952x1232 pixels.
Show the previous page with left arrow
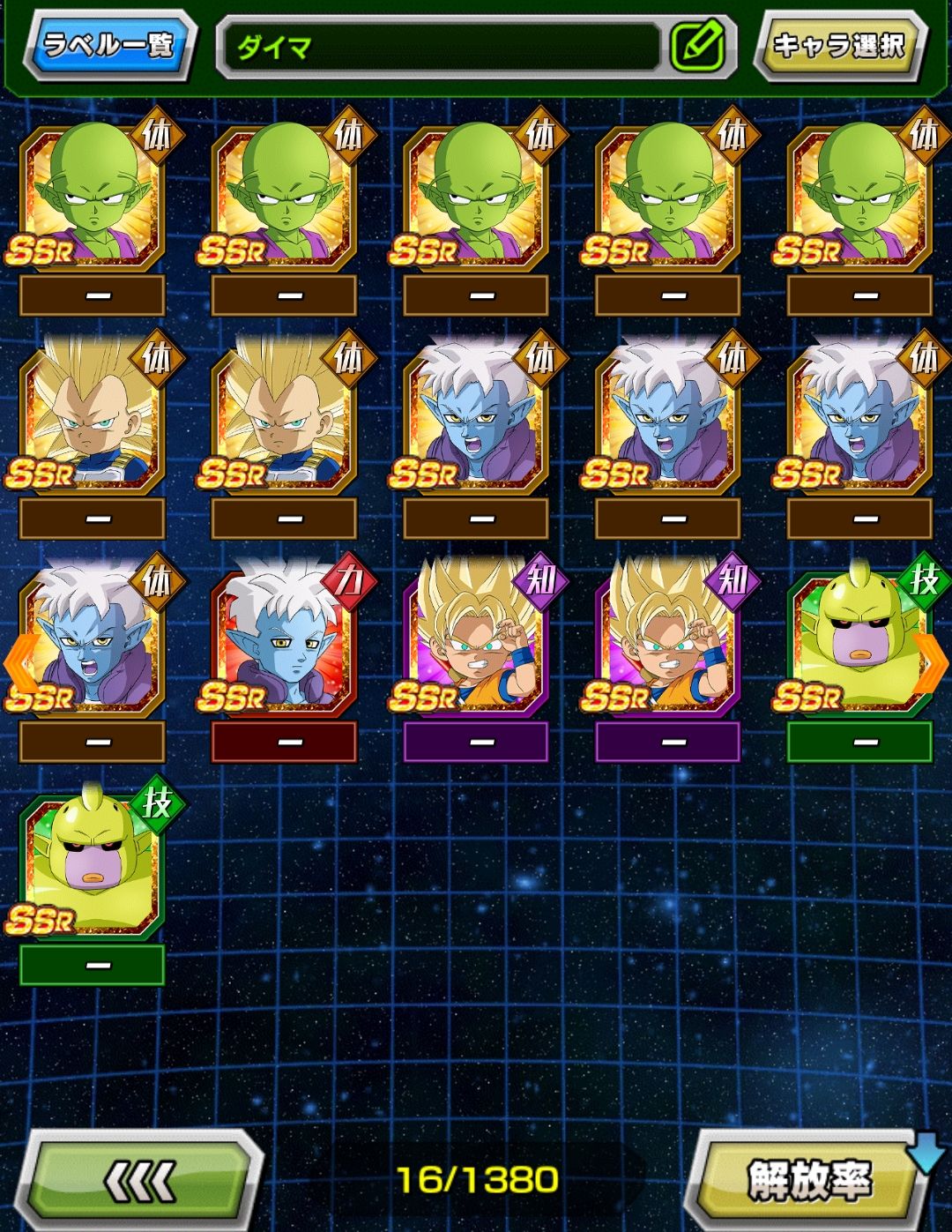click(x=18, y=663)
